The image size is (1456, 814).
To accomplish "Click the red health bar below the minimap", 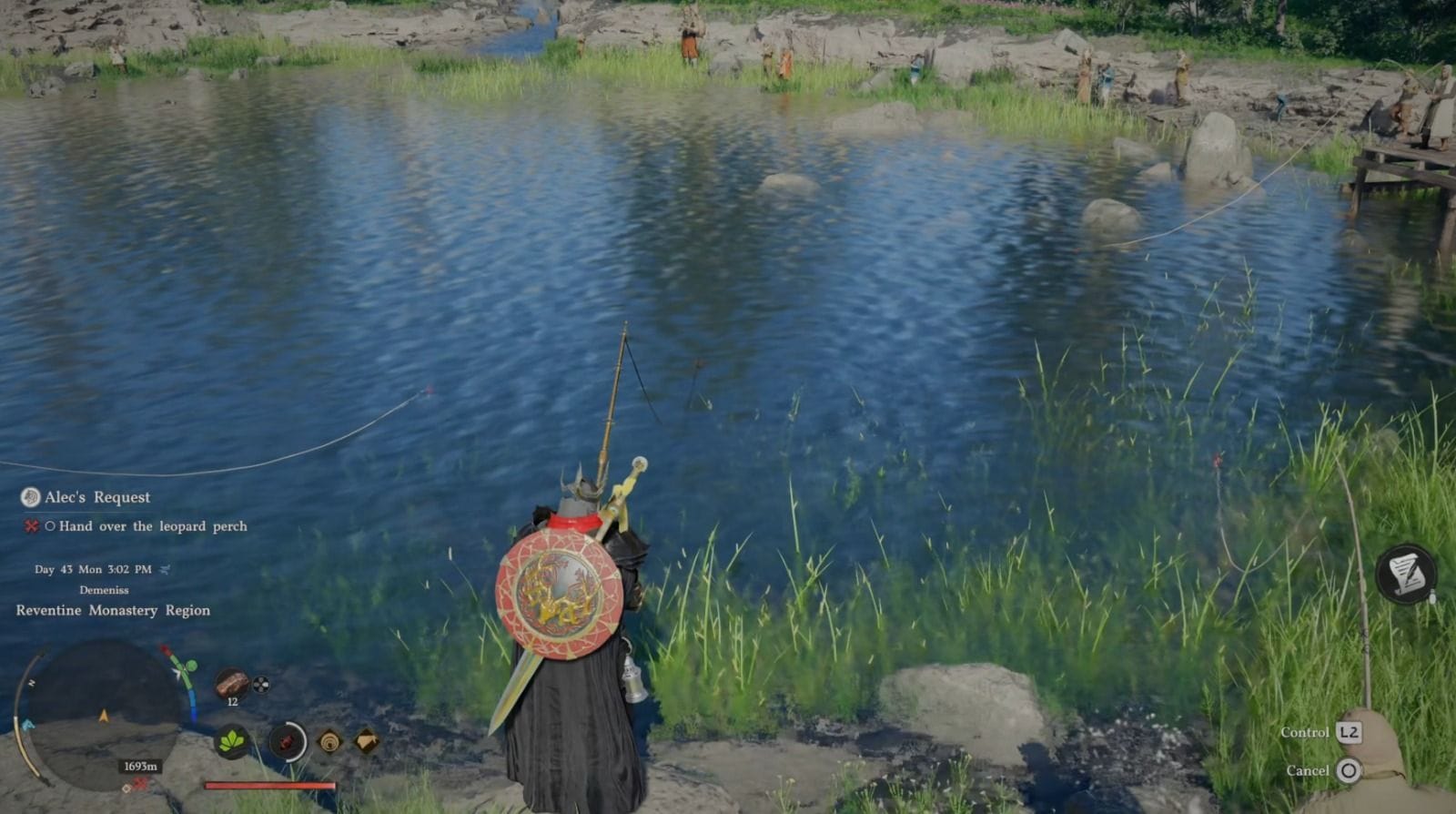I will coord(268,783).
